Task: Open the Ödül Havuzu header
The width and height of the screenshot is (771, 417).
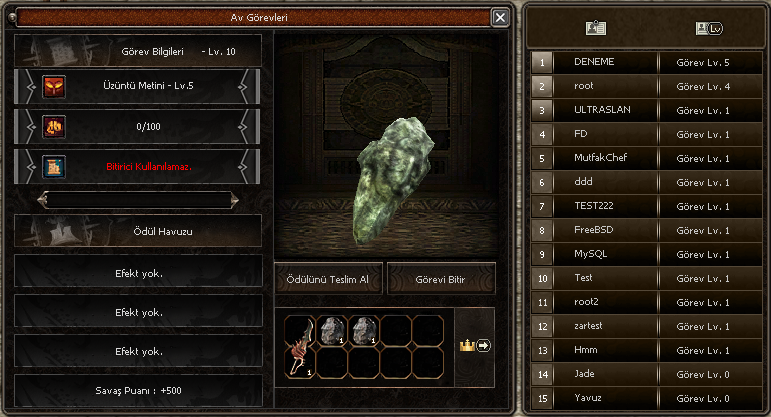Action: click(138, 230)
